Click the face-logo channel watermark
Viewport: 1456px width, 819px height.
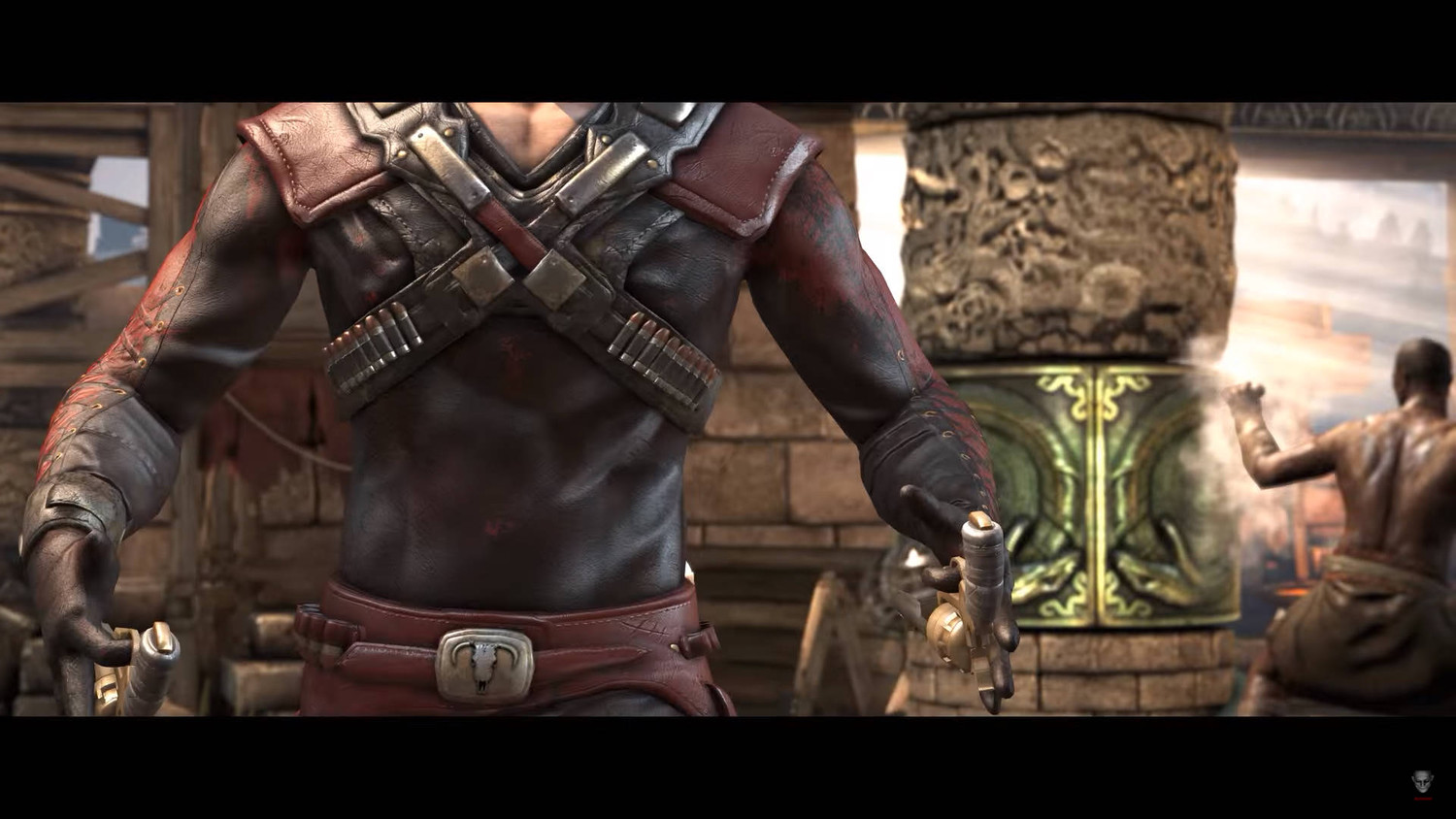(x=1422, y=783)
